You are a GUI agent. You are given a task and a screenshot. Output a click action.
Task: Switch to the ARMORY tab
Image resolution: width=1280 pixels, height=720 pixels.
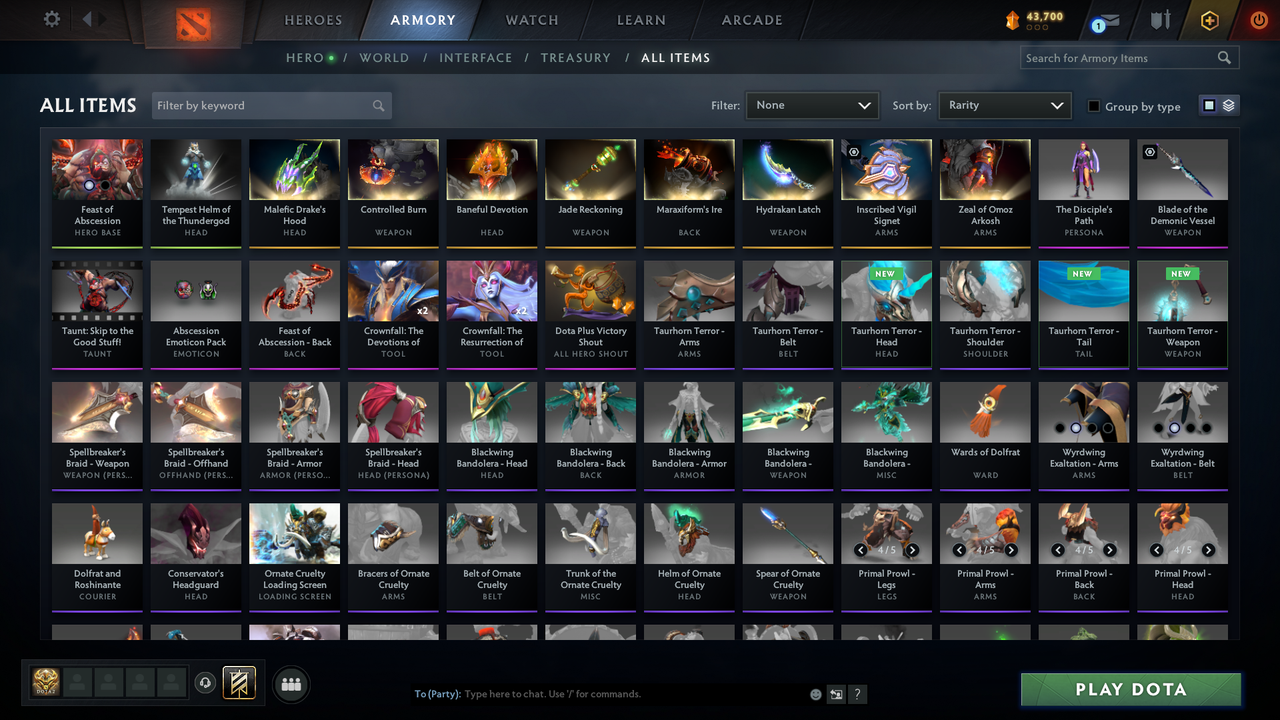tap(422, 19)
